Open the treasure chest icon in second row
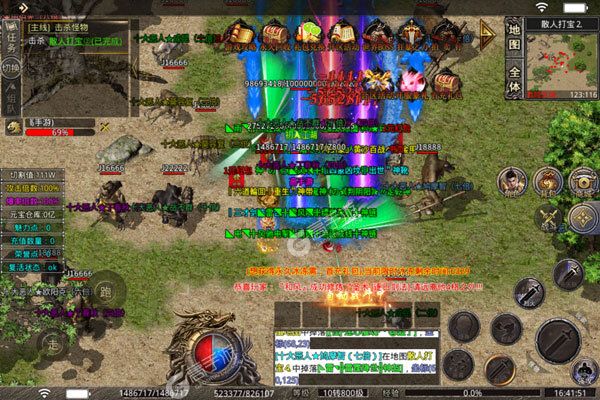 point(442,79)
